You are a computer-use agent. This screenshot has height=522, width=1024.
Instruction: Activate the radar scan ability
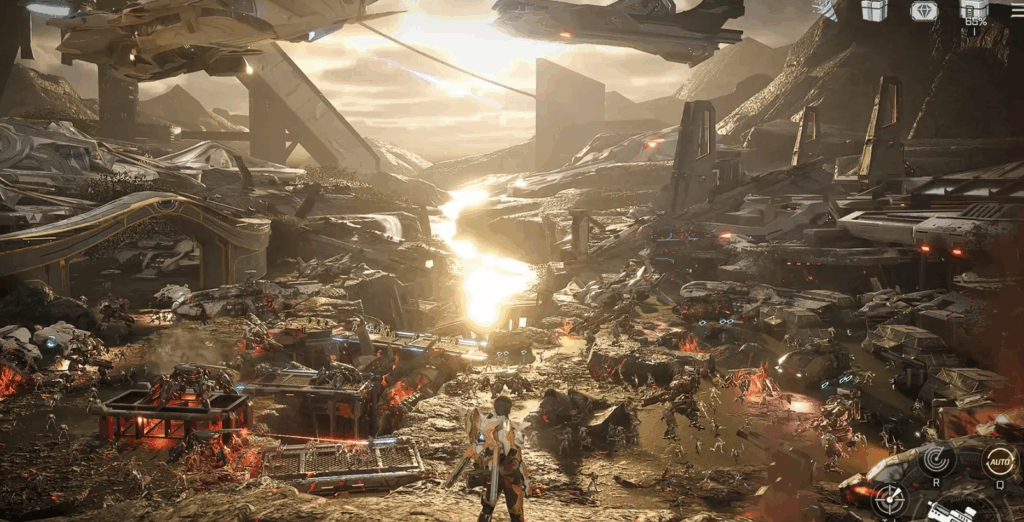[x=937, y=460]
